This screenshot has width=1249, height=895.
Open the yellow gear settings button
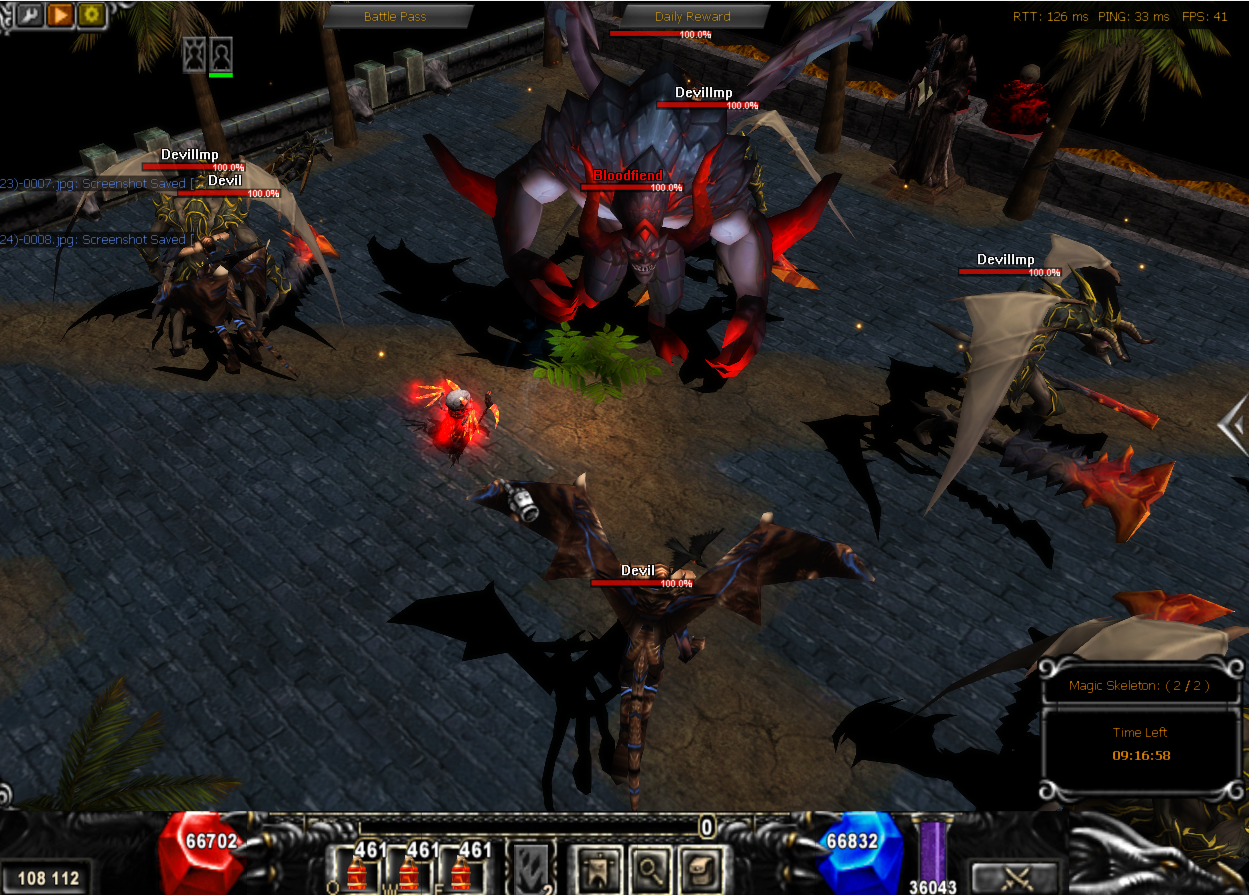92,15
